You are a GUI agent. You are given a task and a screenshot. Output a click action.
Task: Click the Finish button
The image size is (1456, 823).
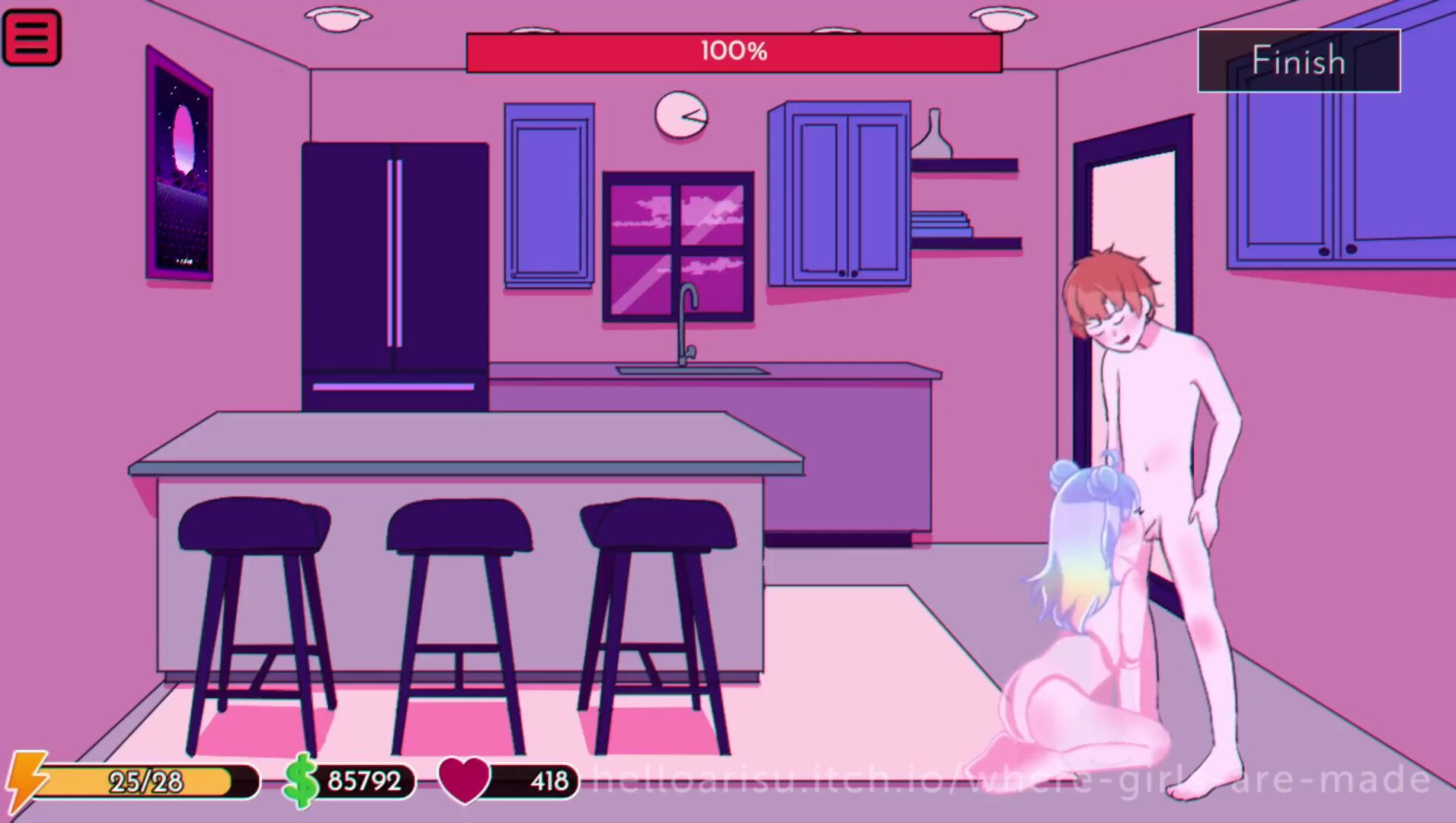[x=1298, y=61]
